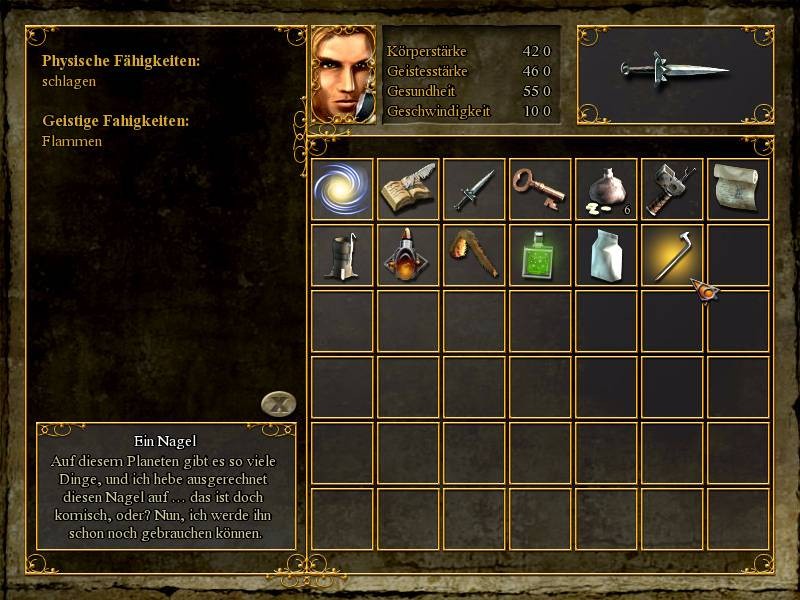Pick the fur-tipped torch item
800x600 pixels.
[x=474, y=255]
